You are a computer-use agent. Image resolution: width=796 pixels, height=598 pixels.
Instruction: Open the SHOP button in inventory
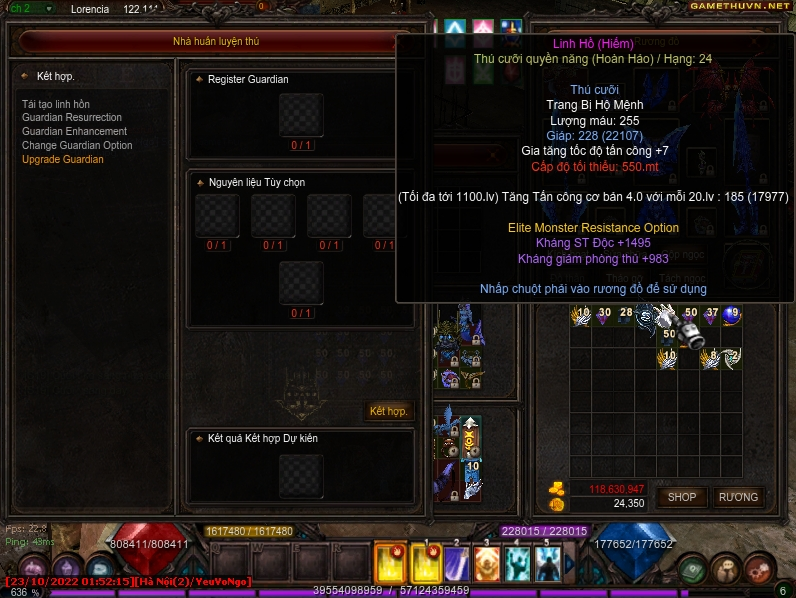[682, 497]
